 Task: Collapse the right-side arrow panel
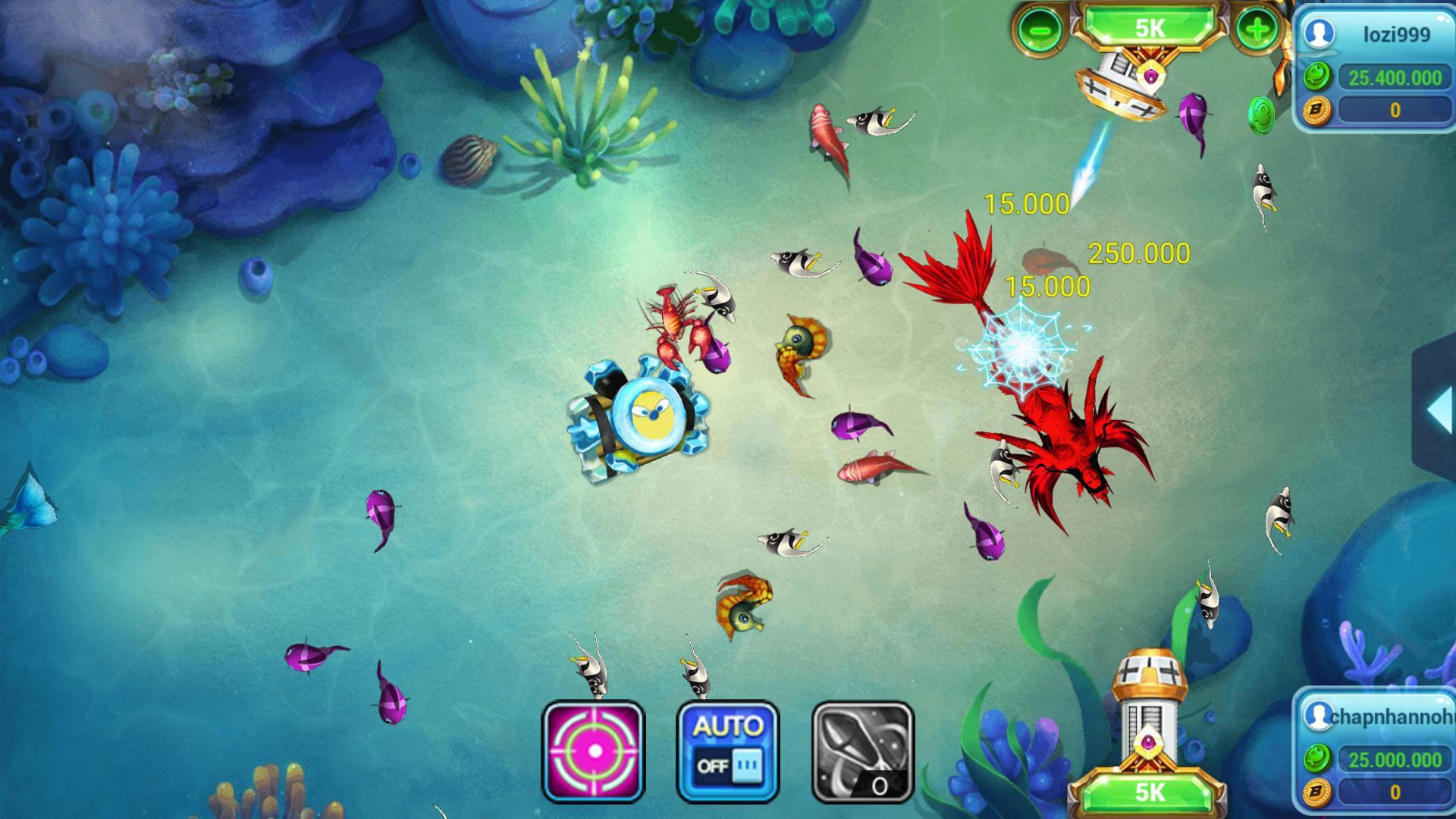point(1438,409)
